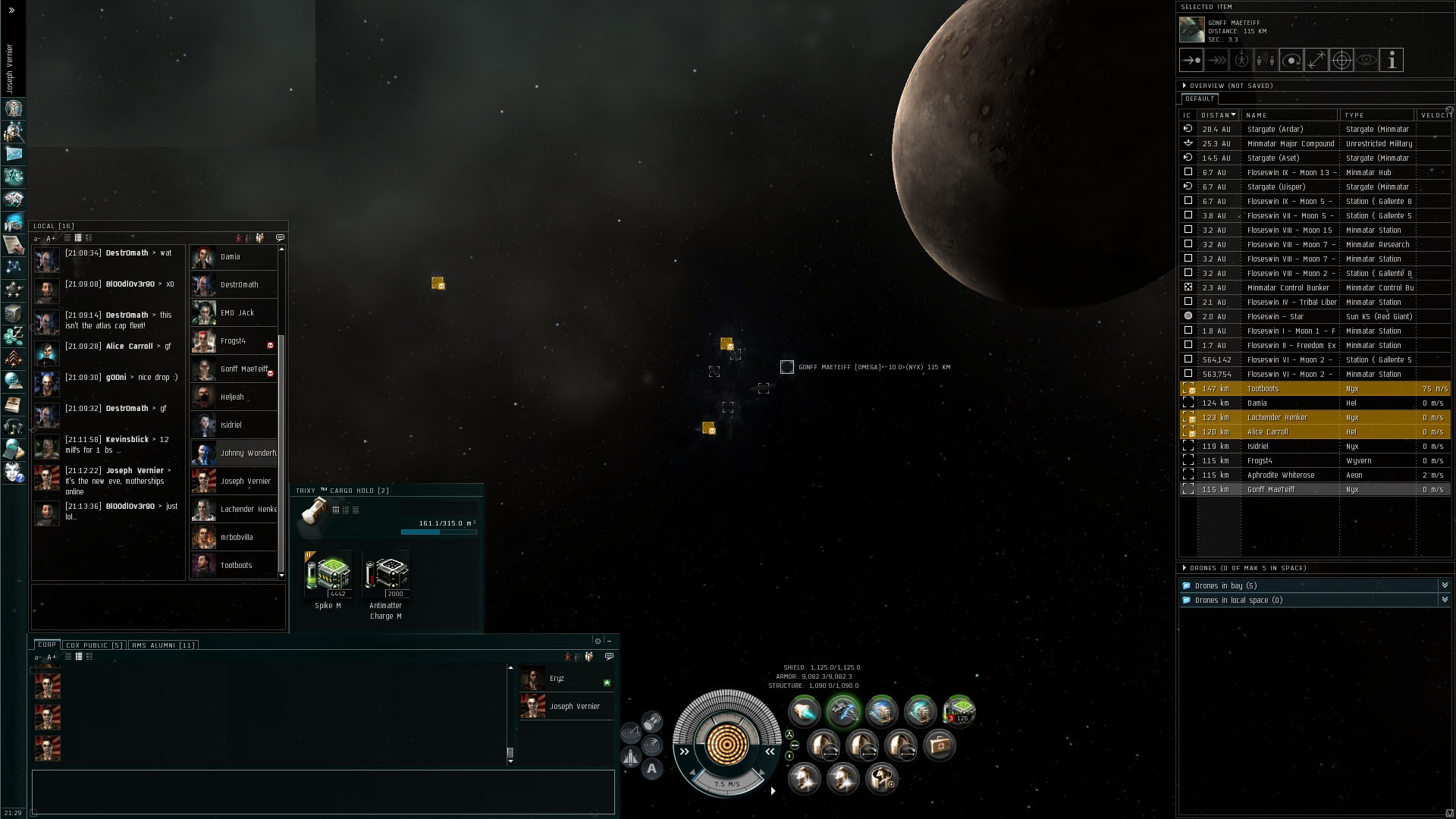Select Frogst4 in local member list

click(x=233, y=341)
